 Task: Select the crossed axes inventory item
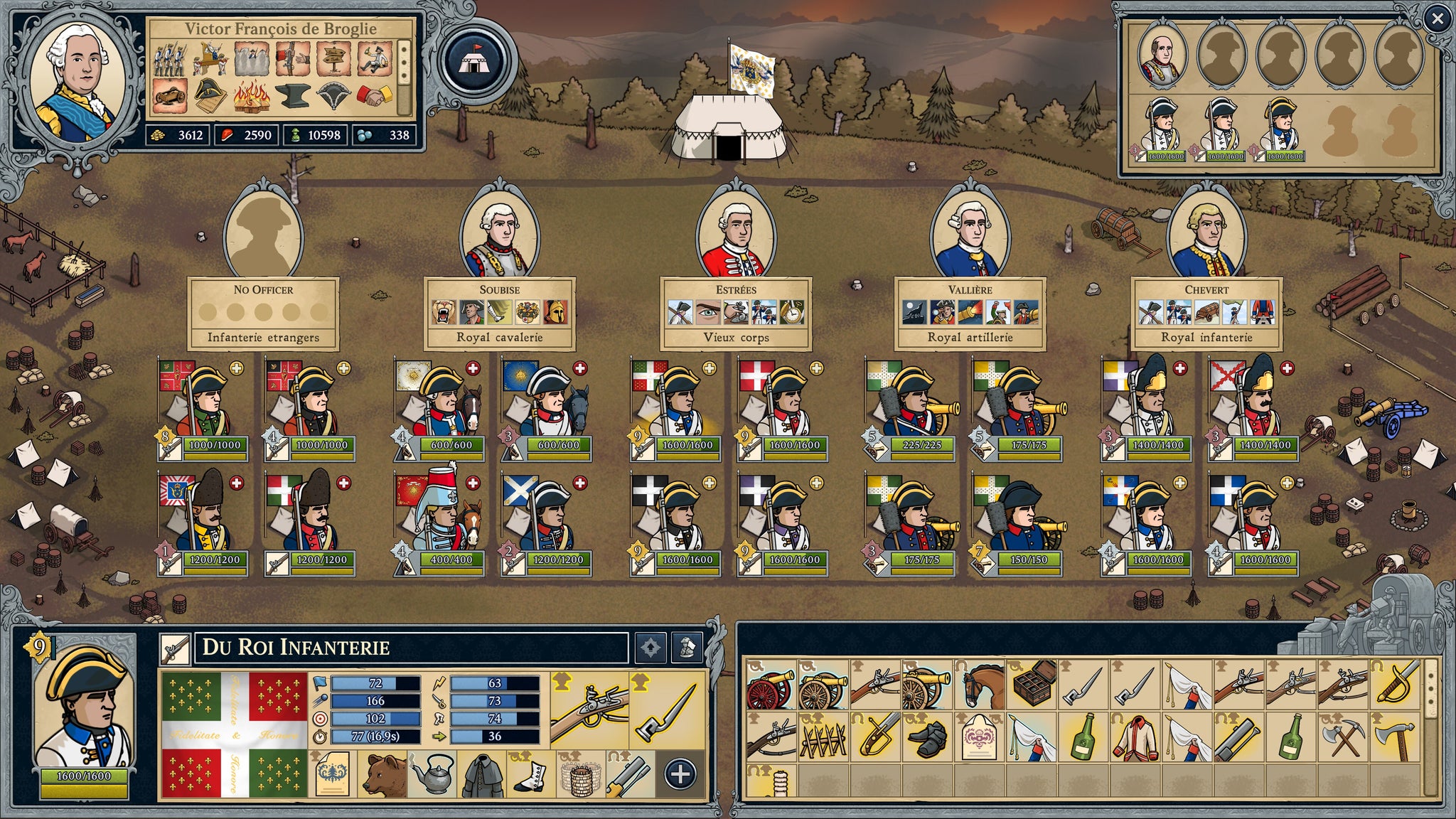tap(1344, 739)
